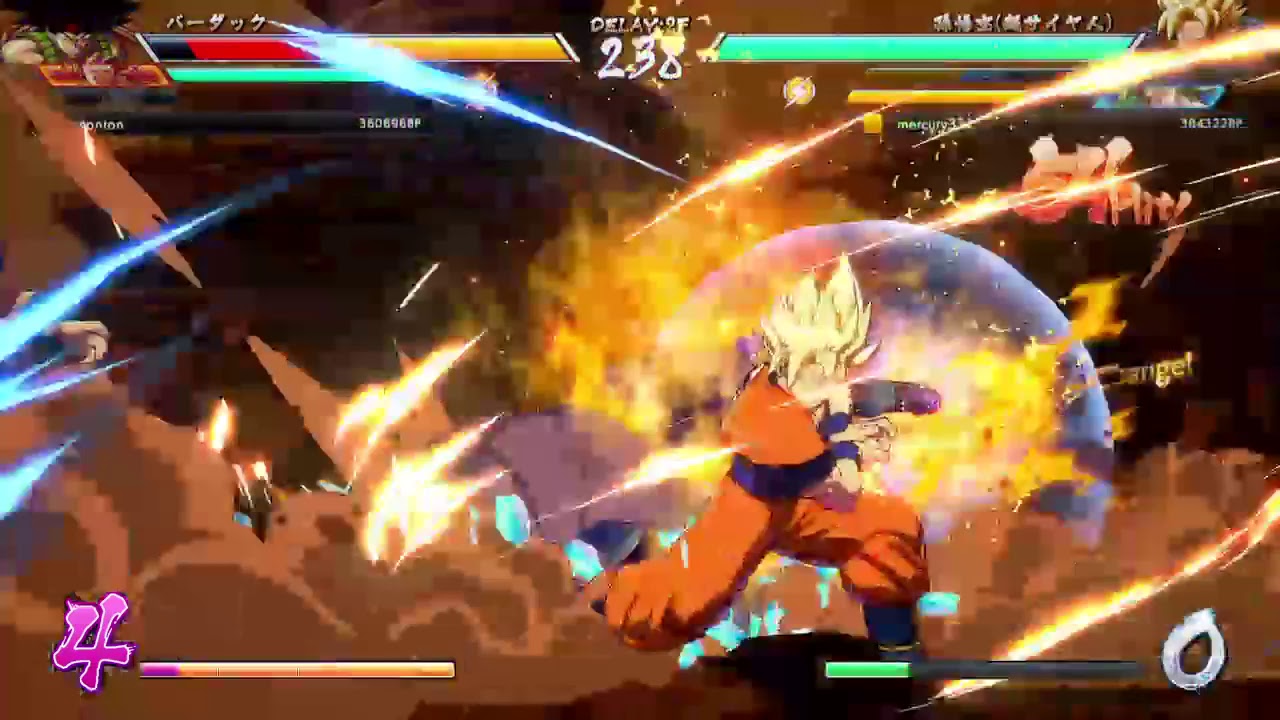Click opponent name mercury3
The height and width of the screenshot is (720, 1280).
925,123
